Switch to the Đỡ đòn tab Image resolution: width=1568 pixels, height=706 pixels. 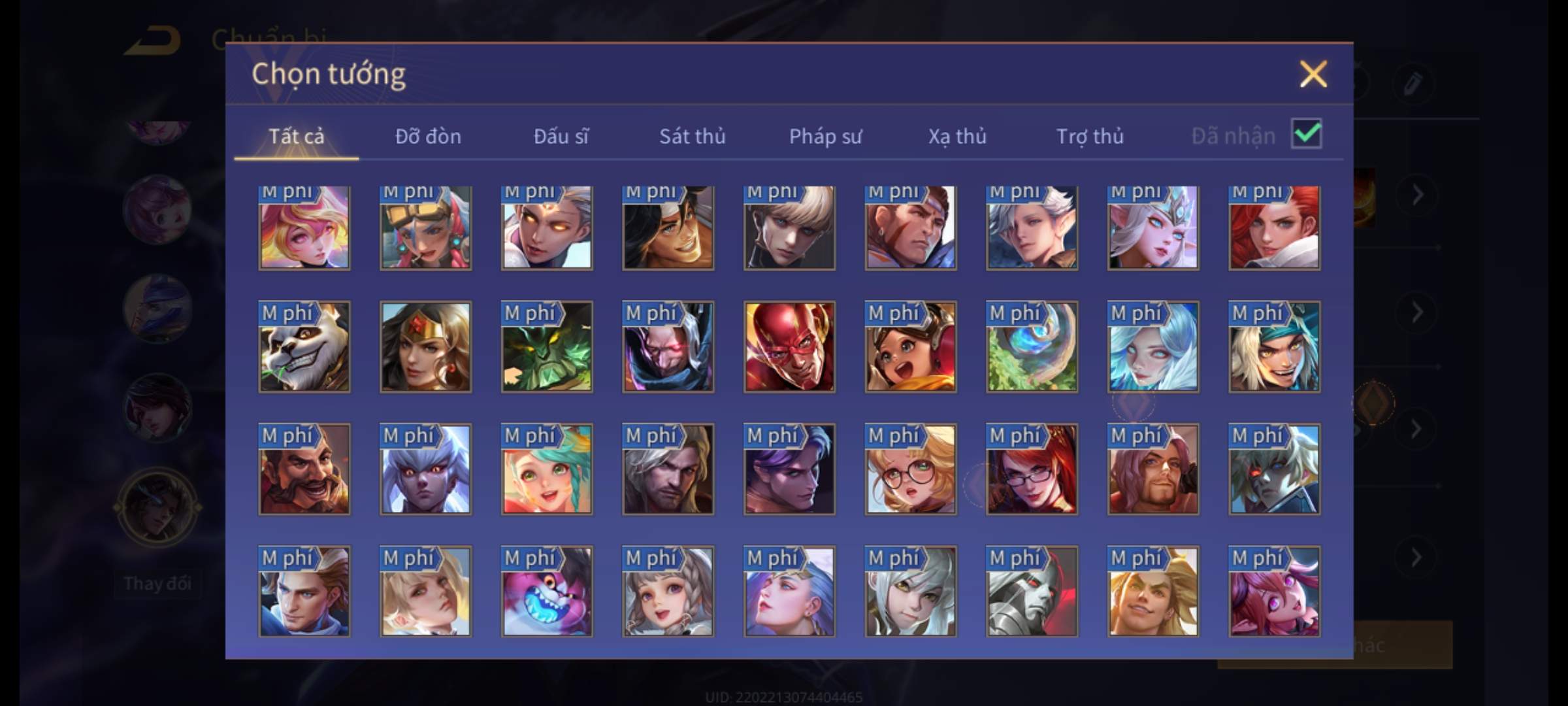click(x=428, y=136)
